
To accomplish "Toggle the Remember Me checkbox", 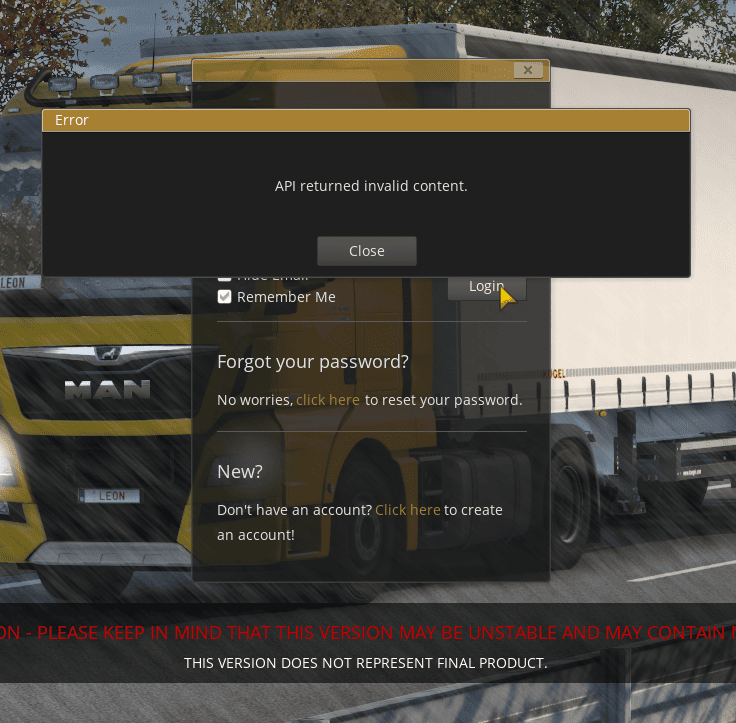I will tap(225, 297).
